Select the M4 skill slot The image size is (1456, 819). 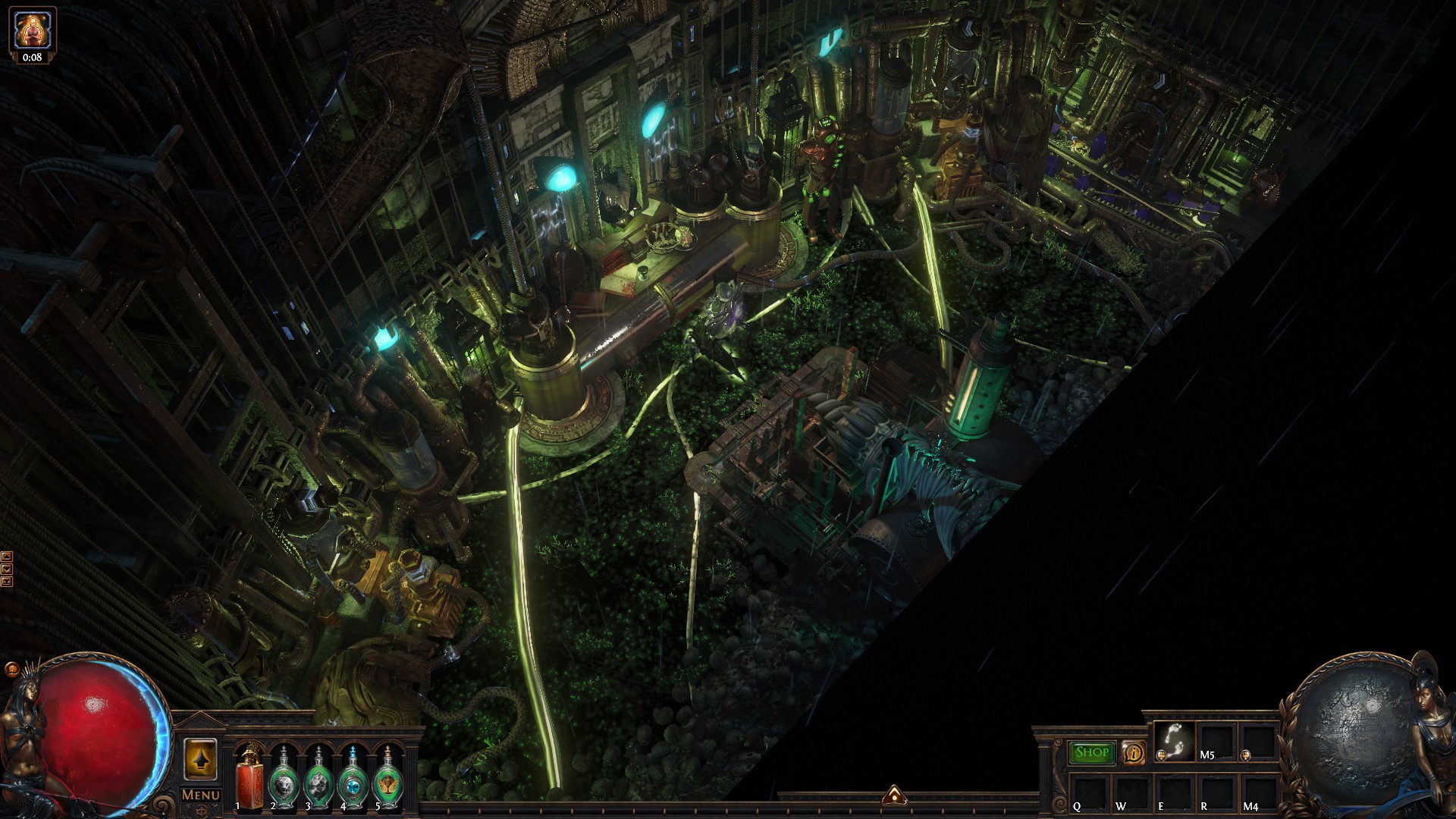pyautogui.click(x=1260, y=792)
